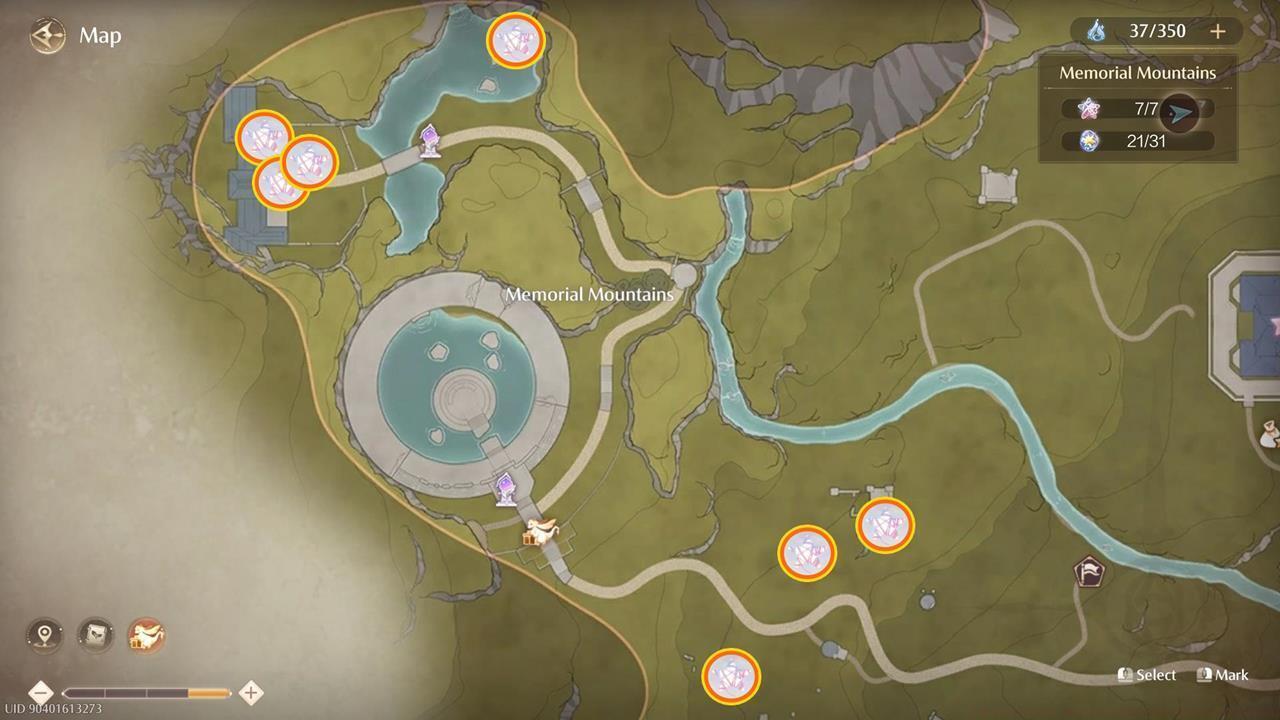Viewport: 1280px width, 720px height.
Task: Select the location pin marker filter icon
Action: pos(44,634)
